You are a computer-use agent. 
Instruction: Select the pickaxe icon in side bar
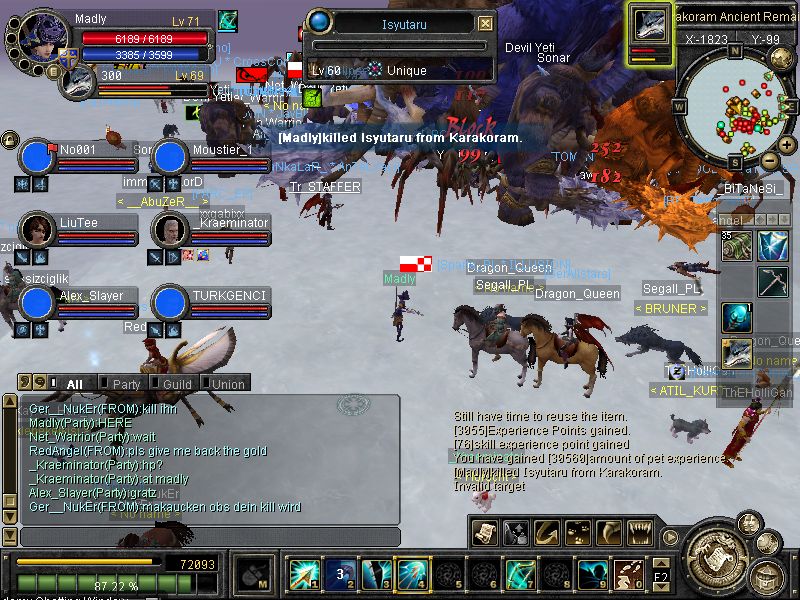point(772,282)
